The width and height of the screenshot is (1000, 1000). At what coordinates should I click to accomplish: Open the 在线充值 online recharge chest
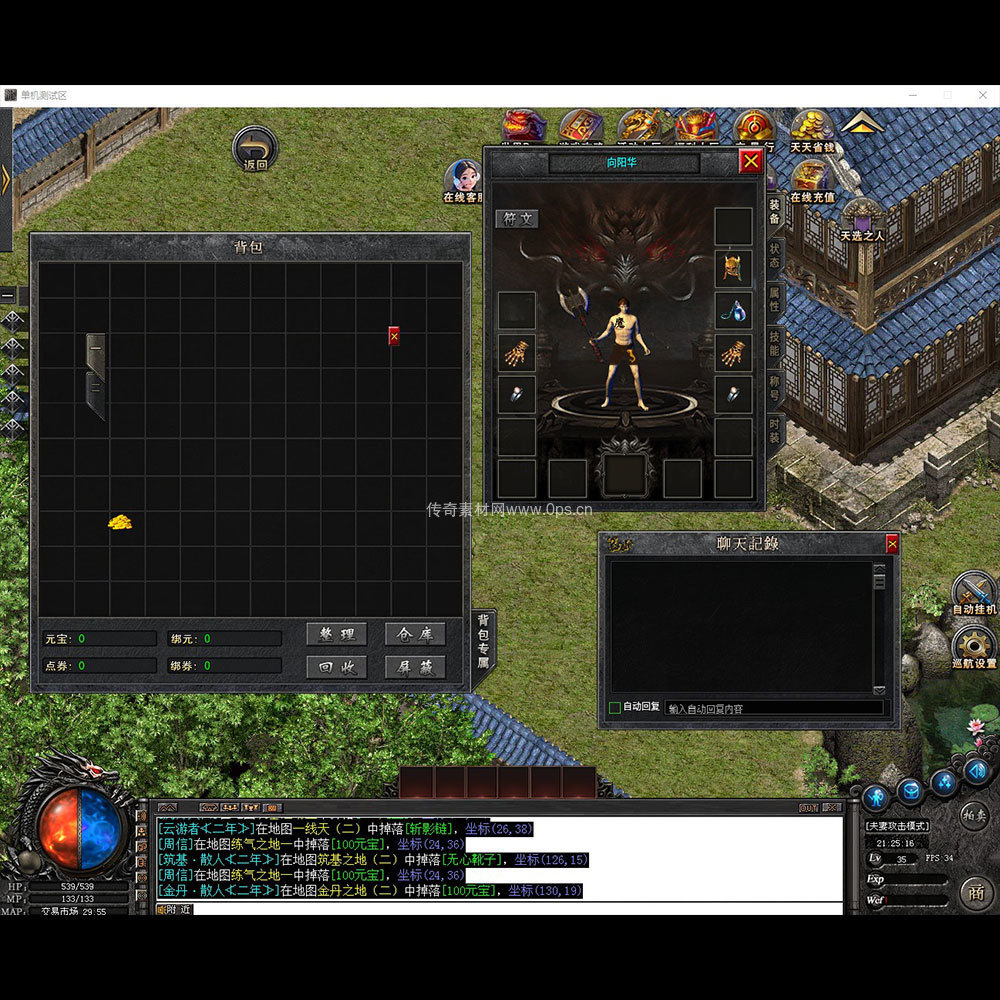(x=812, y=179)
